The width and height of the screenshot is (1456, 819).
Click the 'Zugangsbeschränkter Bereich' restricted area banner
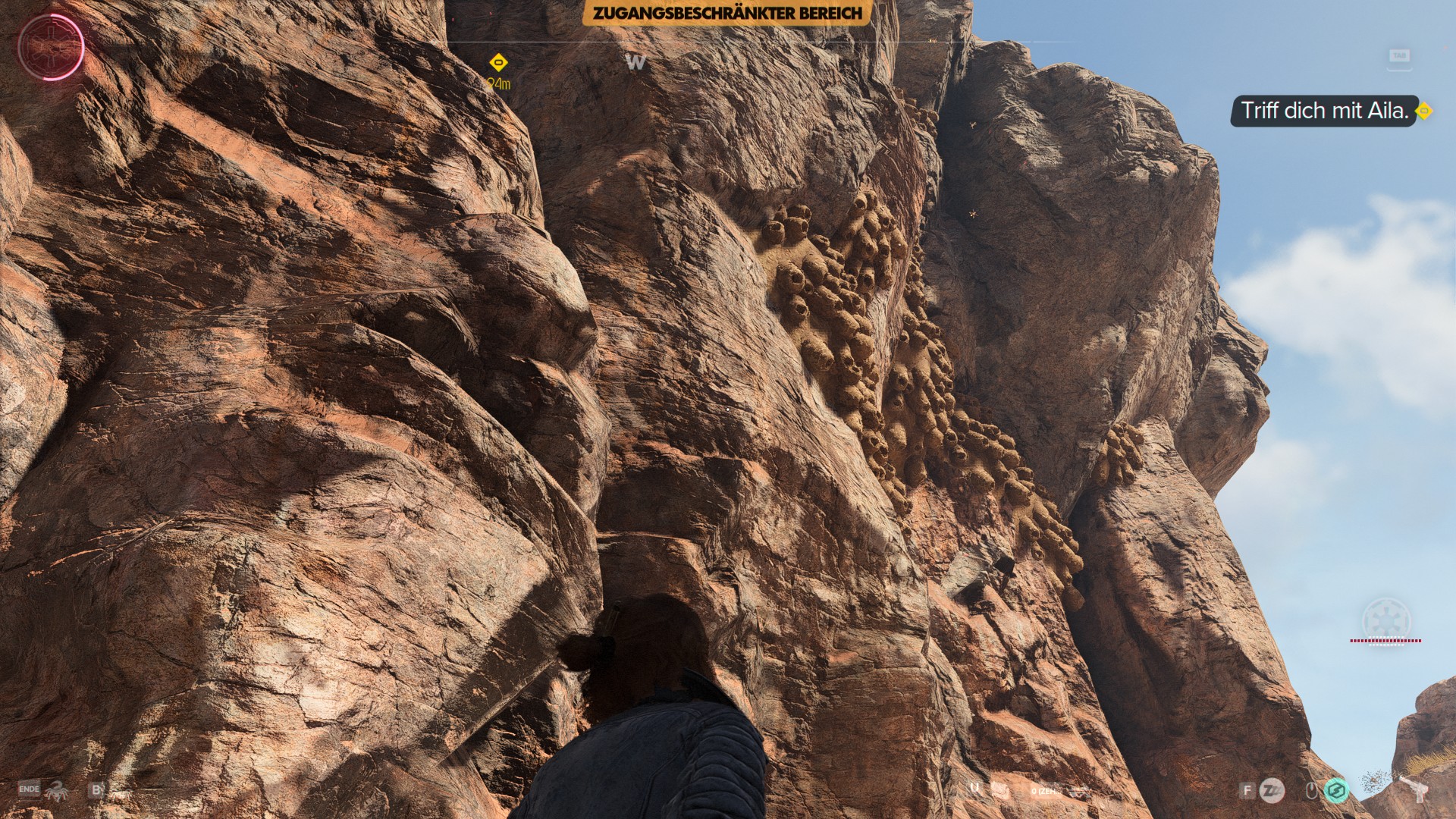pos(726,13)
